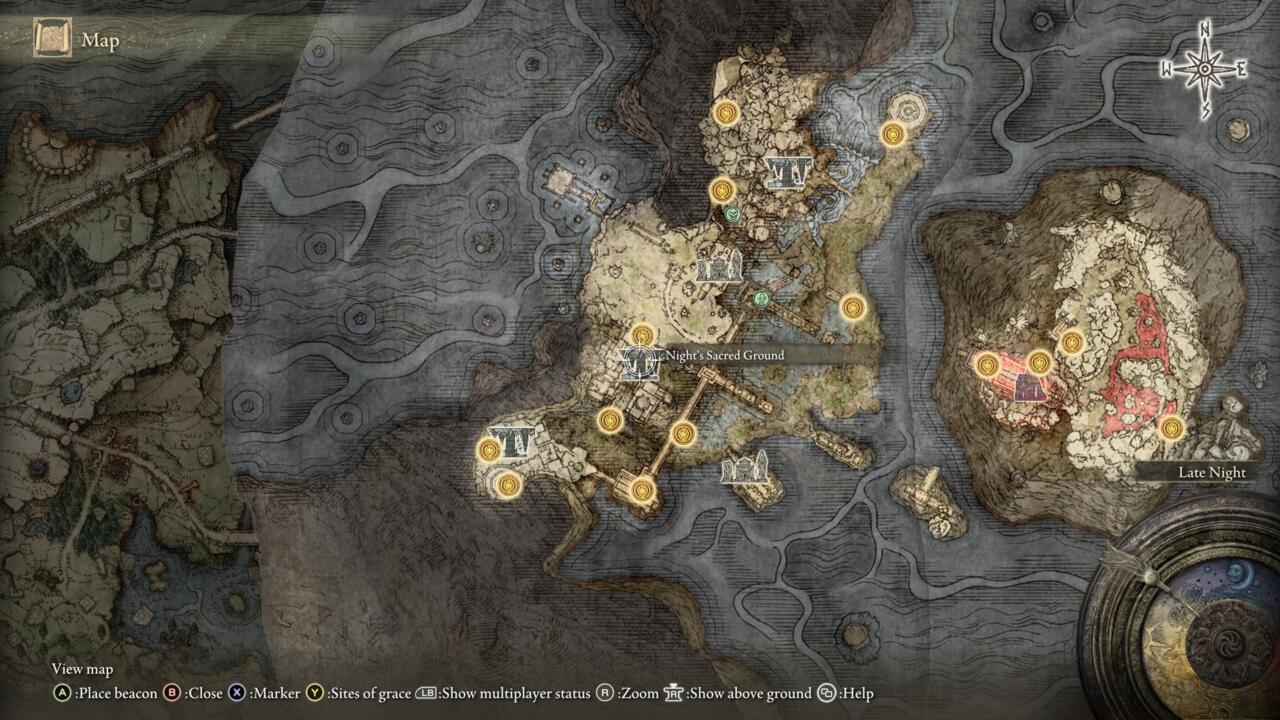The image size is (1280, 720).
Task: Click the green marker on the stone bridge
Action: pyautogui.click(x=761, y=297)
